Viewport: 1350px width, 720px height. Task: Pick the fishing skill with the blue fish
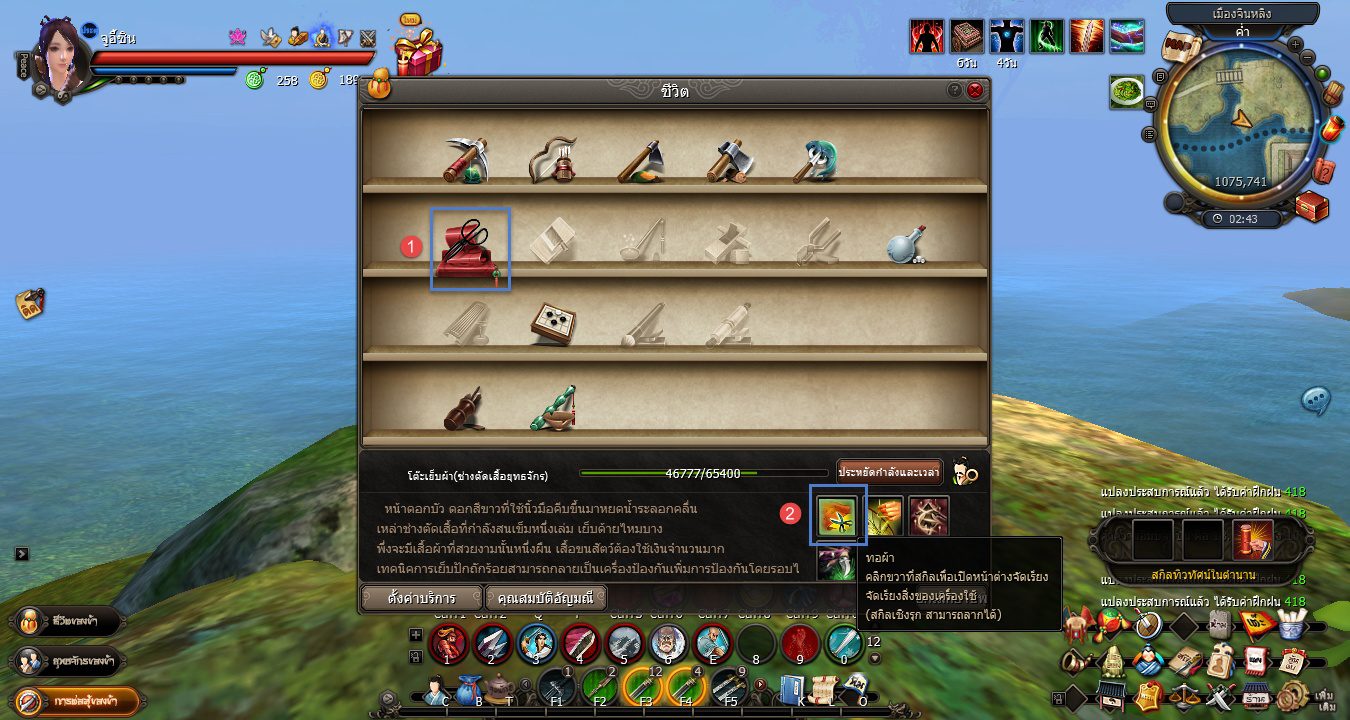pos(816,160)
